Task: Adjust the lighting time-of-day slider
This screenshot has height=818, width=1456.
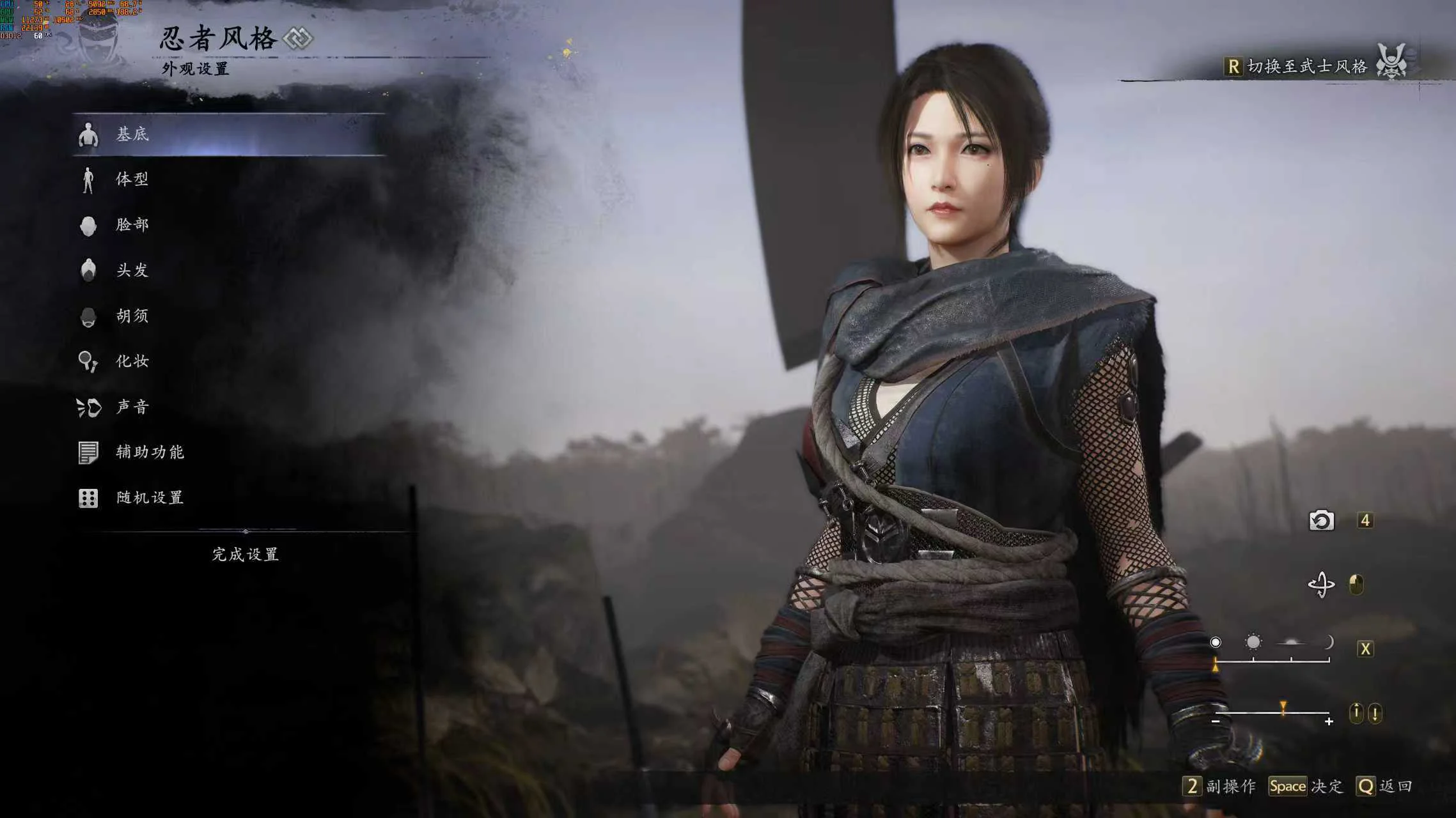Action: pyautogui.click(x=1272, y=660)
